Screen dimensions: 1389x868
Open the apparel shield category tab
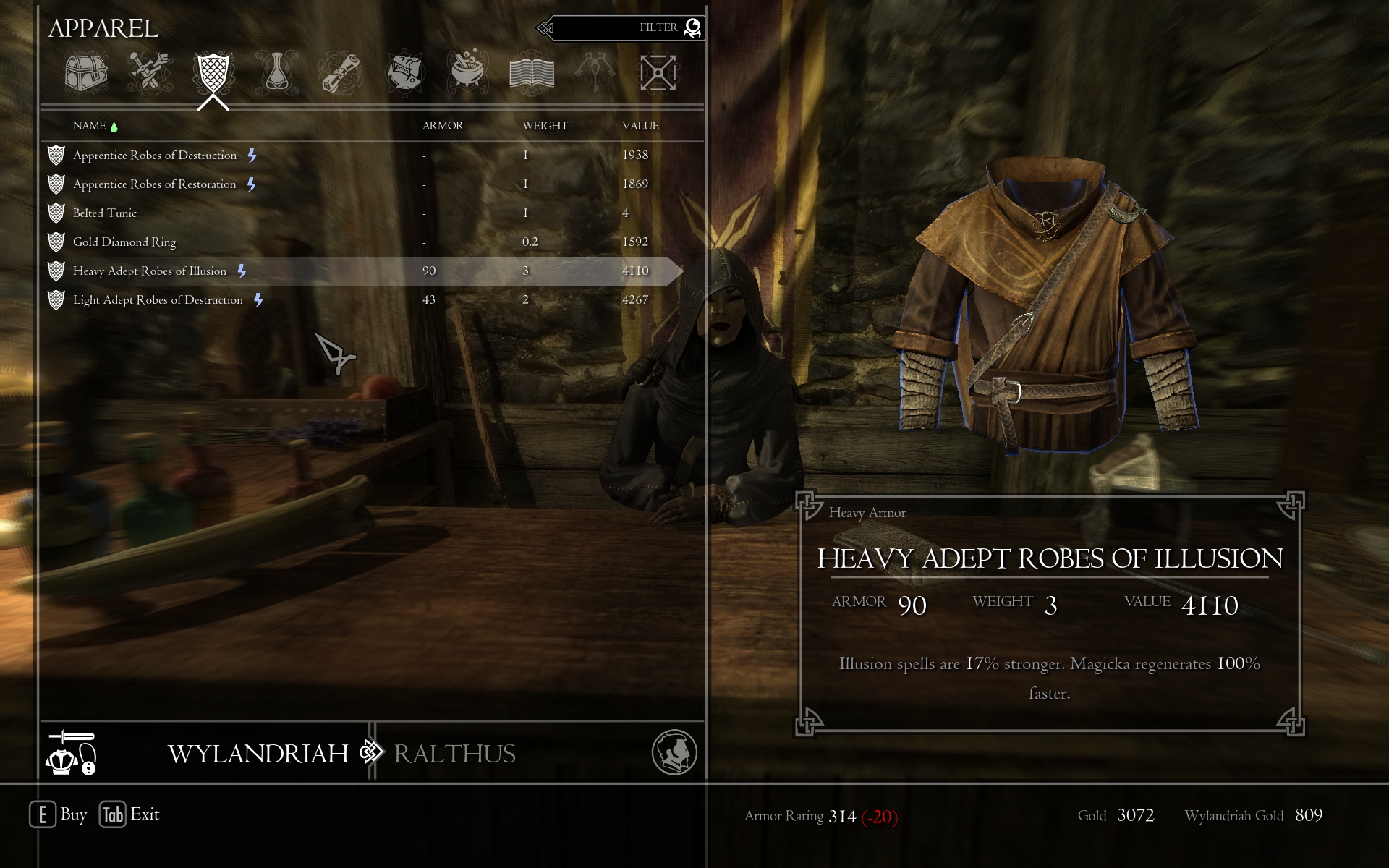213,73
